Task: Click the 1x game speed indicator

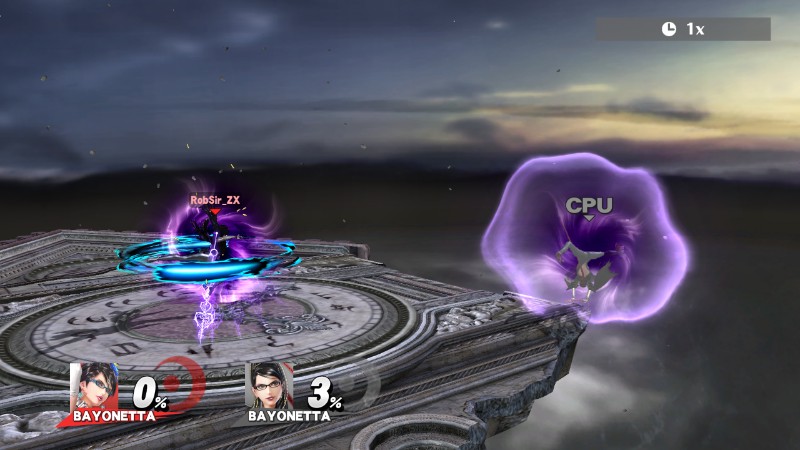Action: (x=684, y=29)
